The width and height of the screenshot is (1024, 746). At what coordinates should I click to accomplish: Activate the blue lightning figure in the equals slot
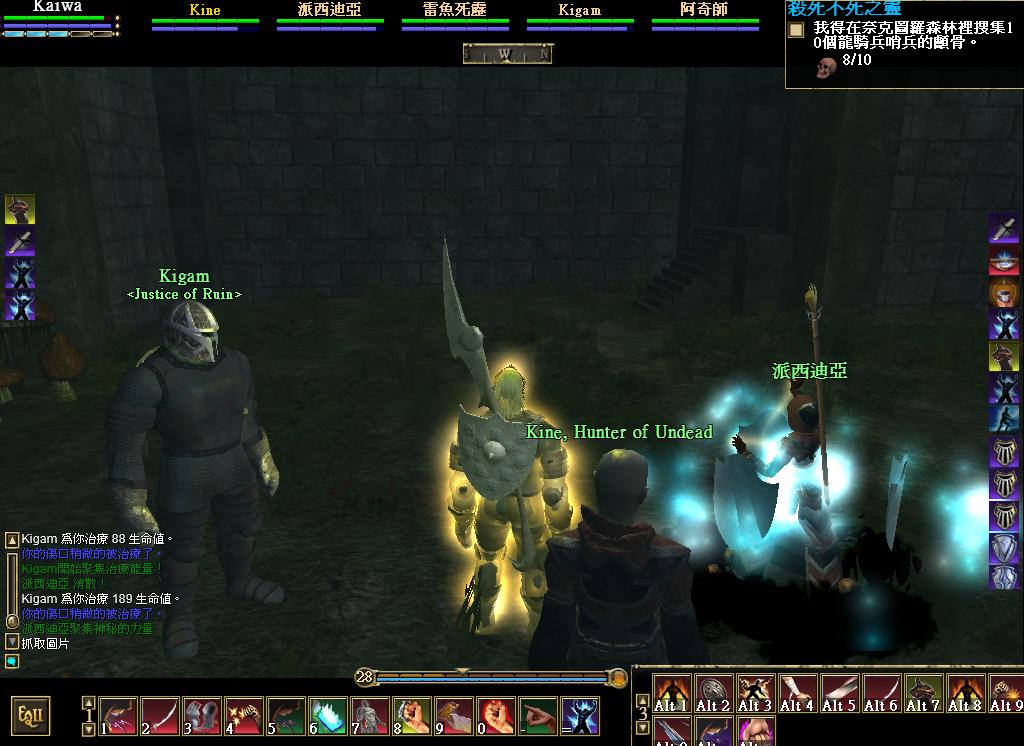580,716
